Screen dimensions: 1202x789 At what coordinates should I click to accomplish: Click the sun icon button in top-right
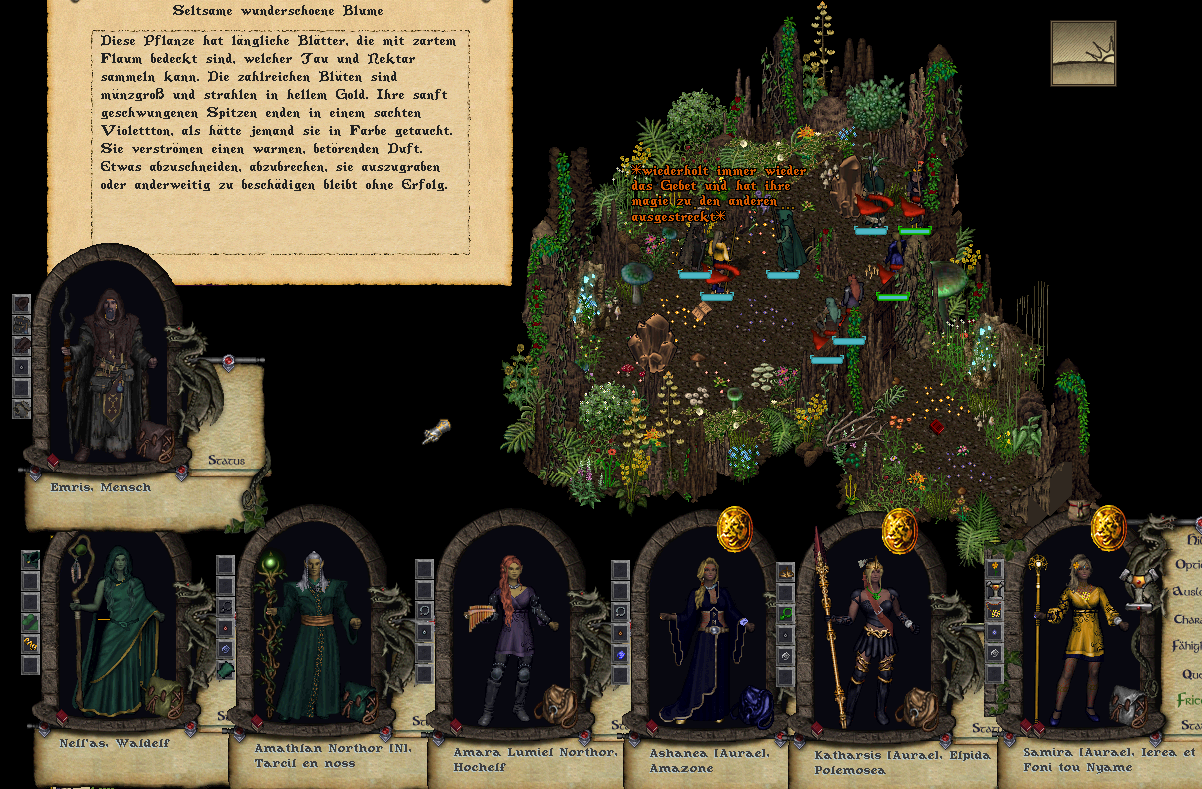1083,53
